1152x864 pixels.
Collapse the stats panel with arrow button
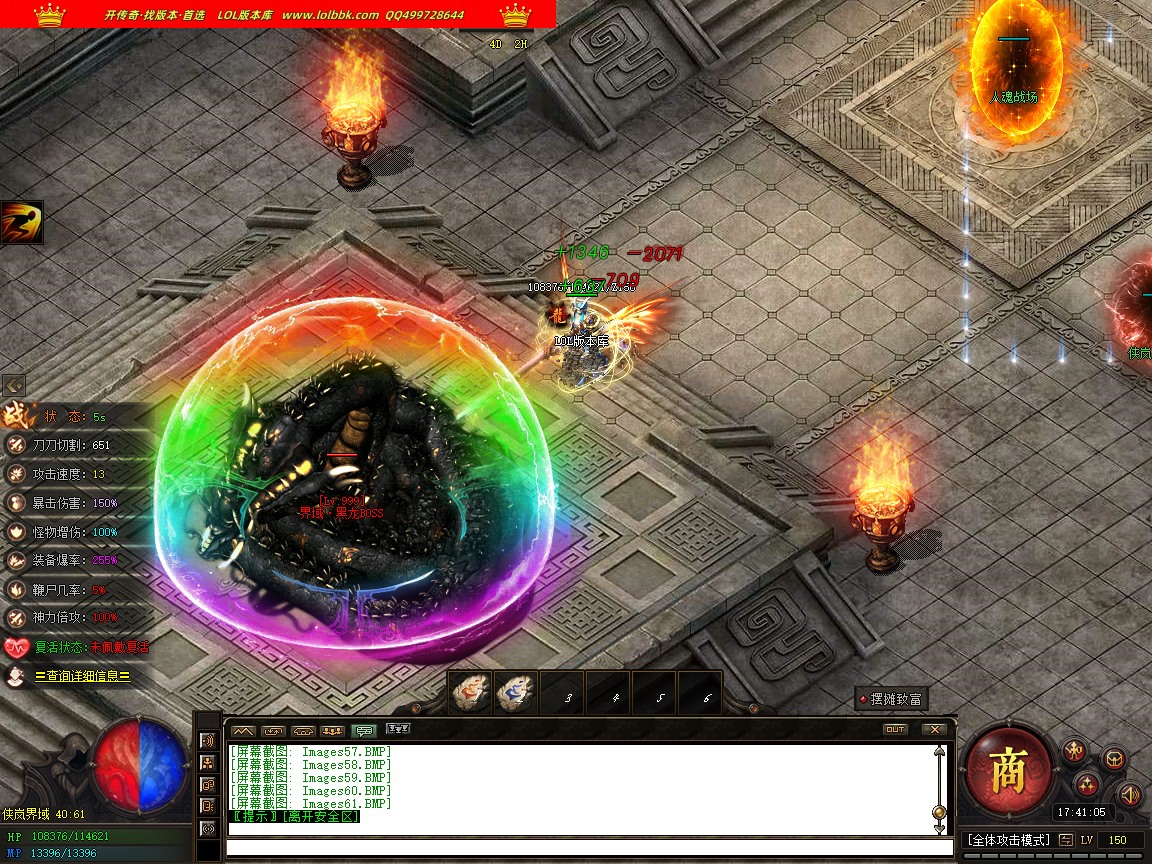coord(13,385)
